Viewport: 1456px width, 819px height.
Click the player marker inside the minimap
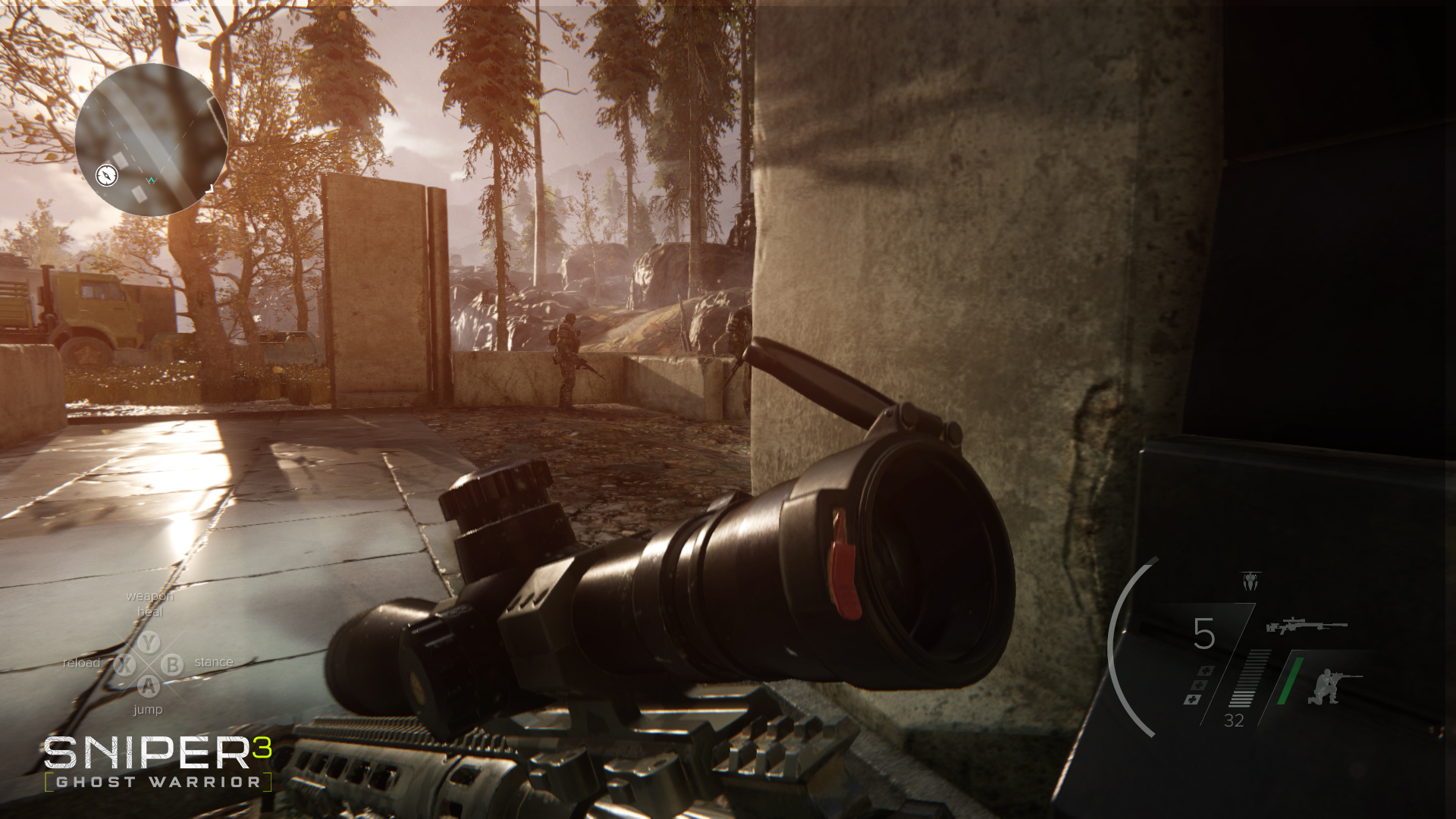tap(152, 180)
